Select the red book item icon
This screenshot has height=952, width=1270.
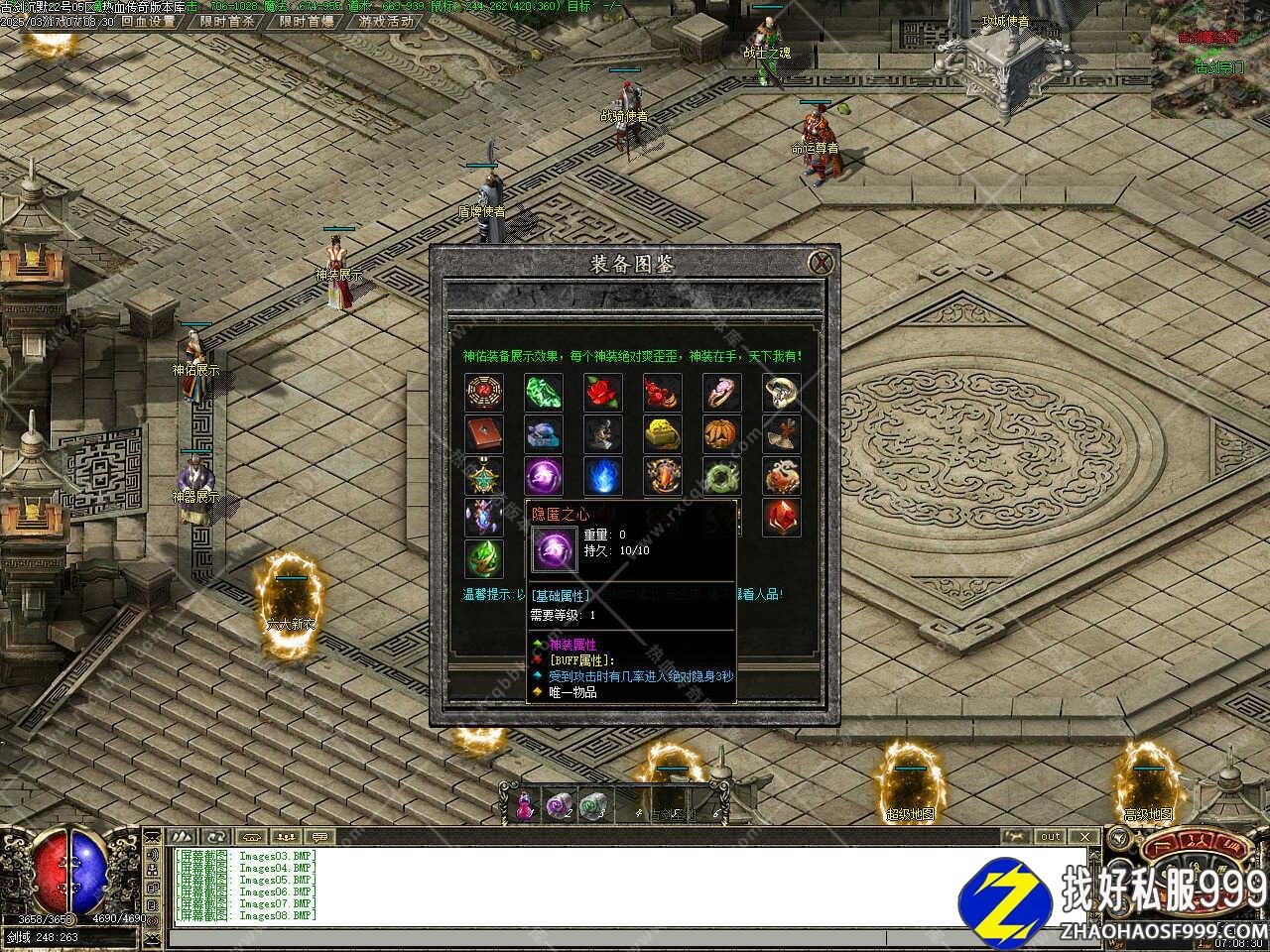(x=484, y=434)
